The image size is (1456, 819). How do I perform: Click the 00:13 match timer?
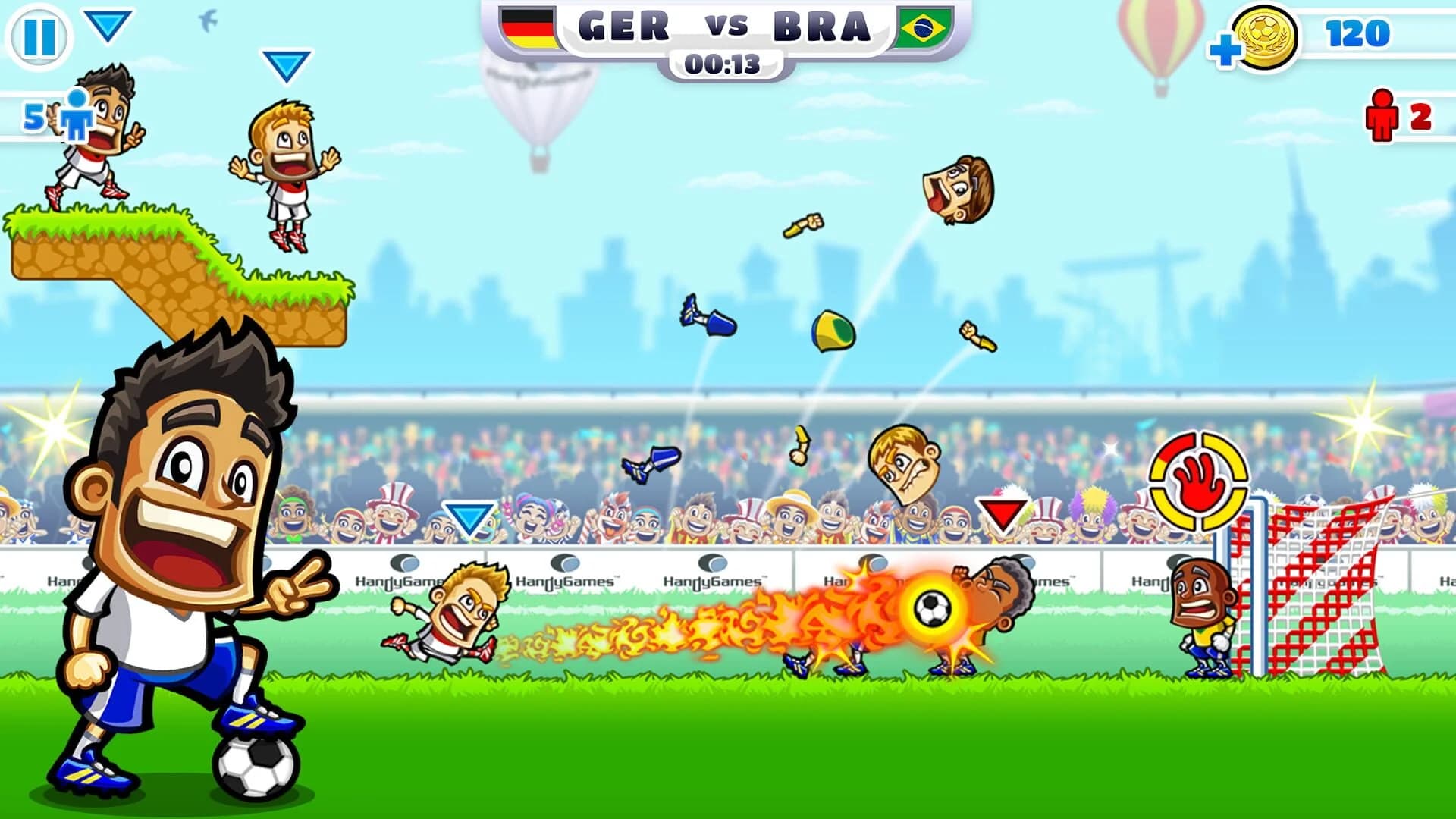pyautogui.click(x=724, y=64)
